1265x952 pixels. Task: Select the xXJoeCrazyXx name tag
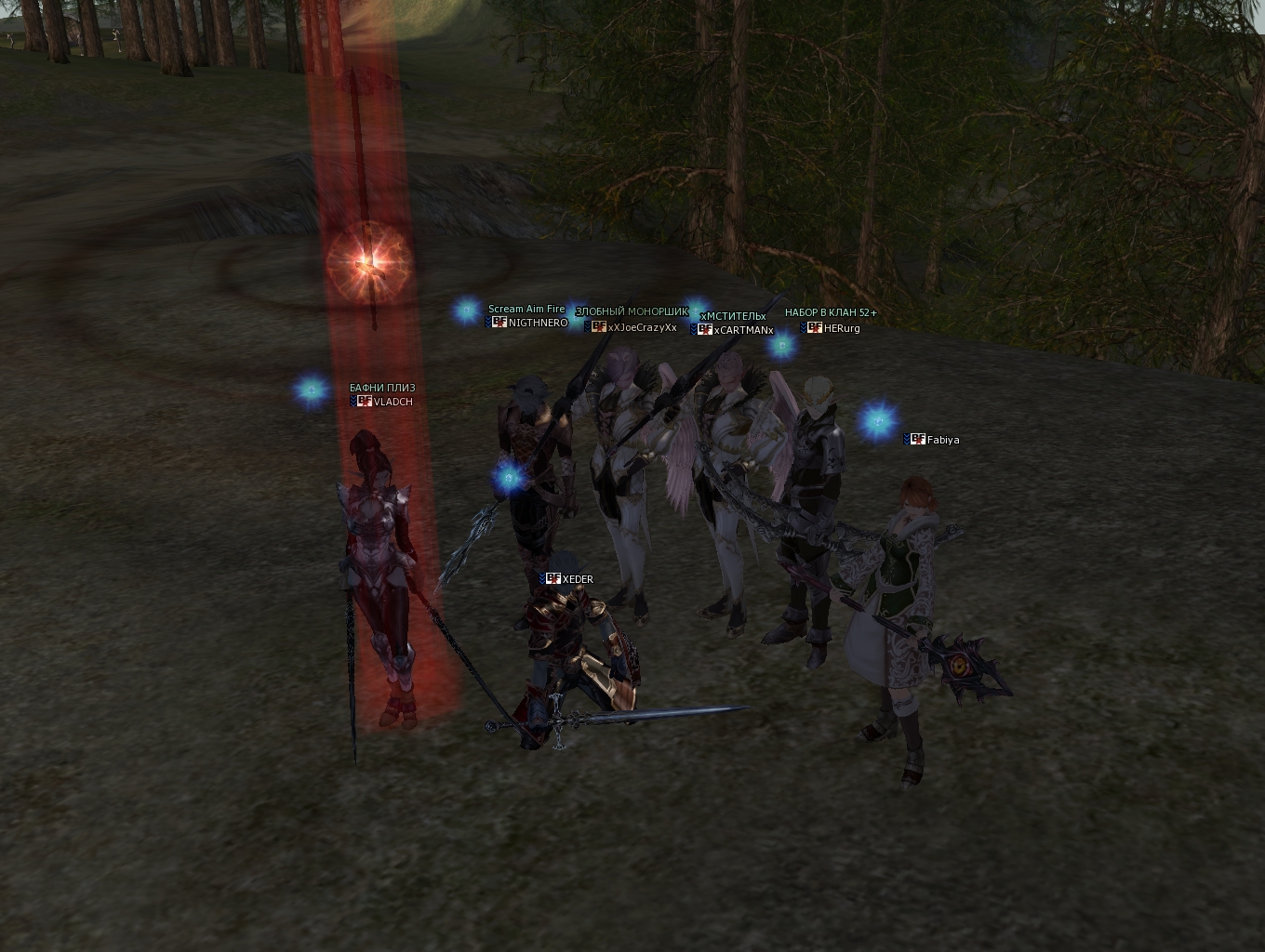642,327
